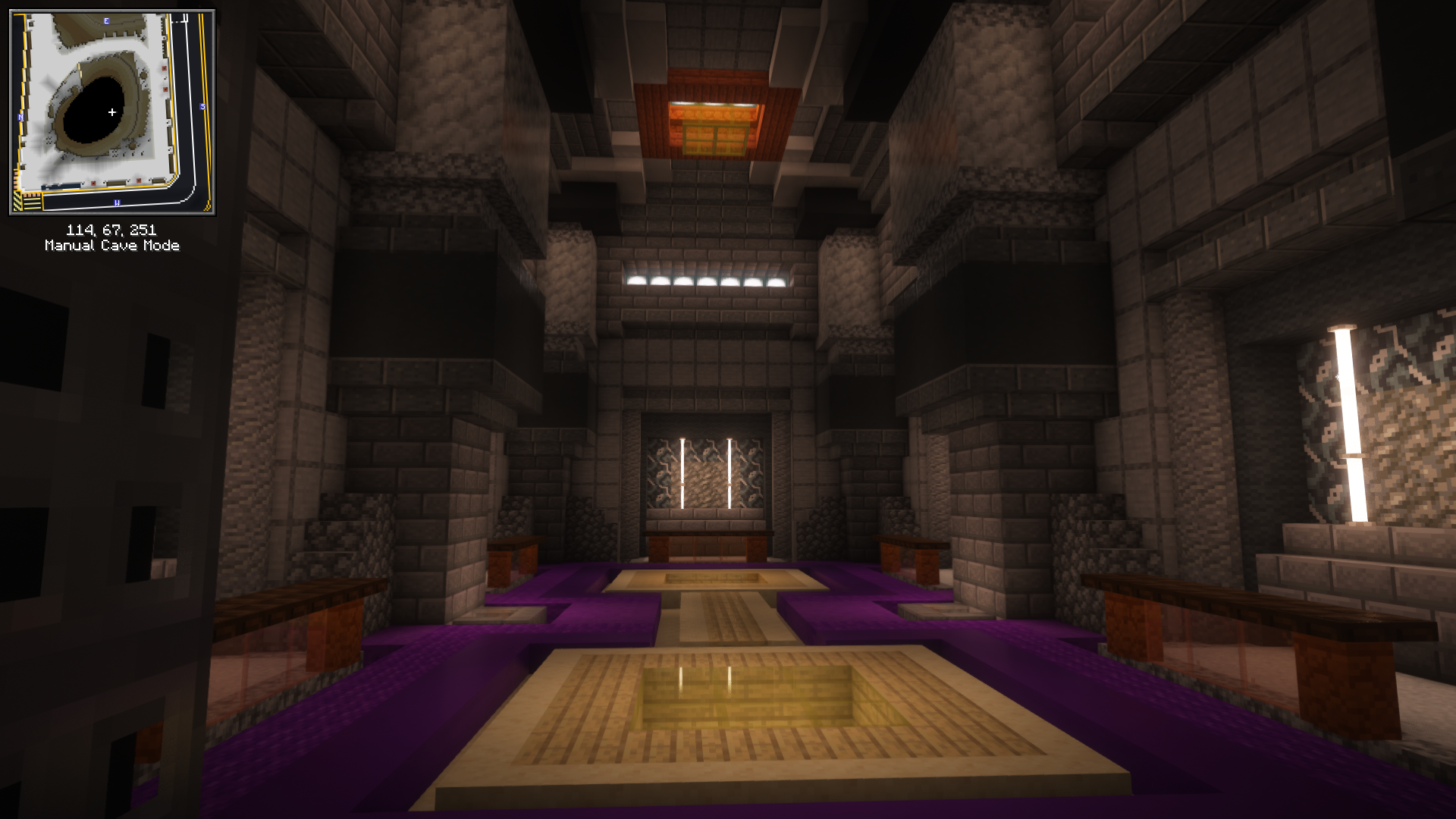Select the player crosshair at minimap center
Viewport: 1456px width, 819px height.
(112, 111)
